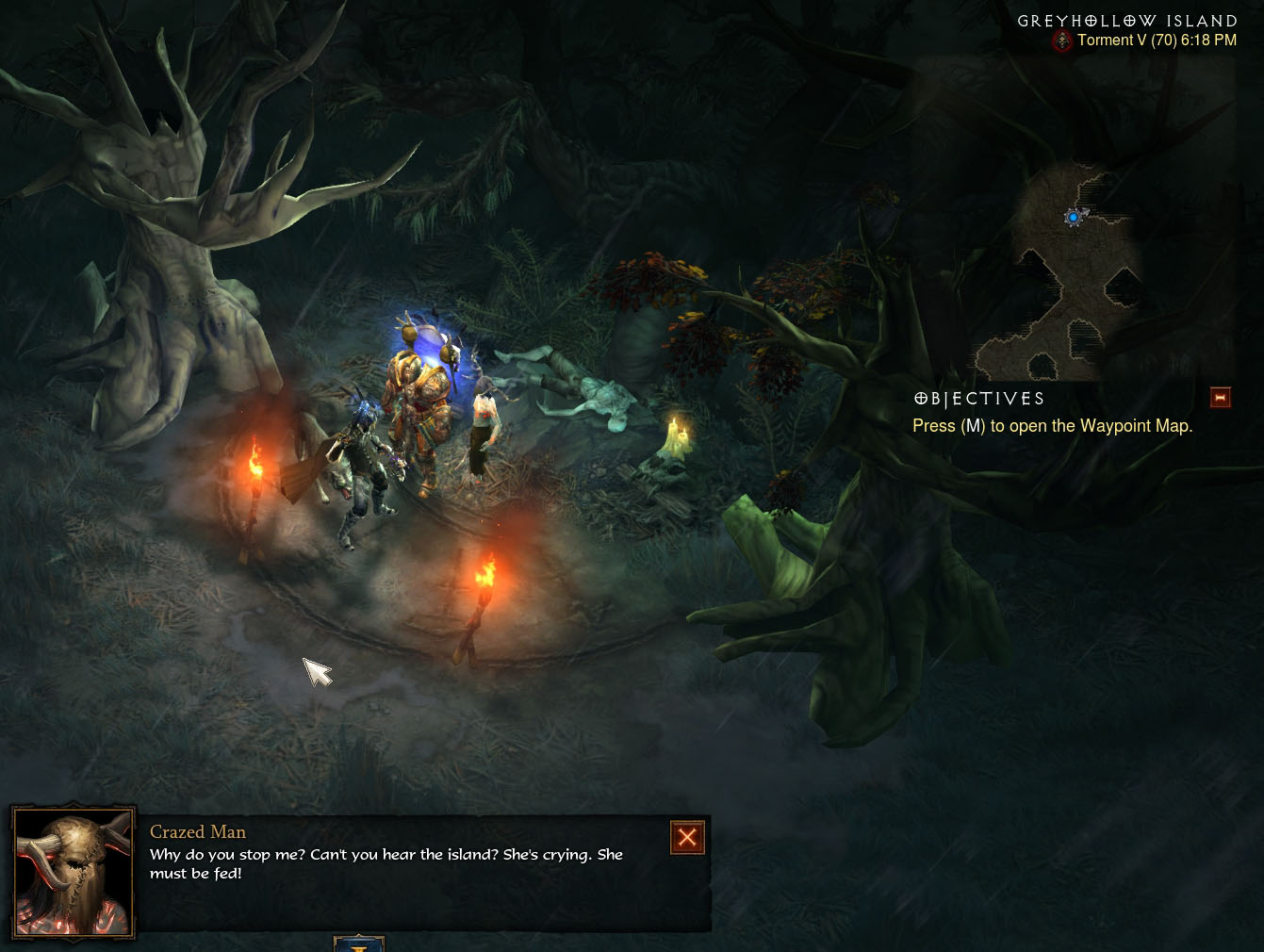Collapse the Objectives tracker panel

pyautogui.click(x=1221, y=398)
